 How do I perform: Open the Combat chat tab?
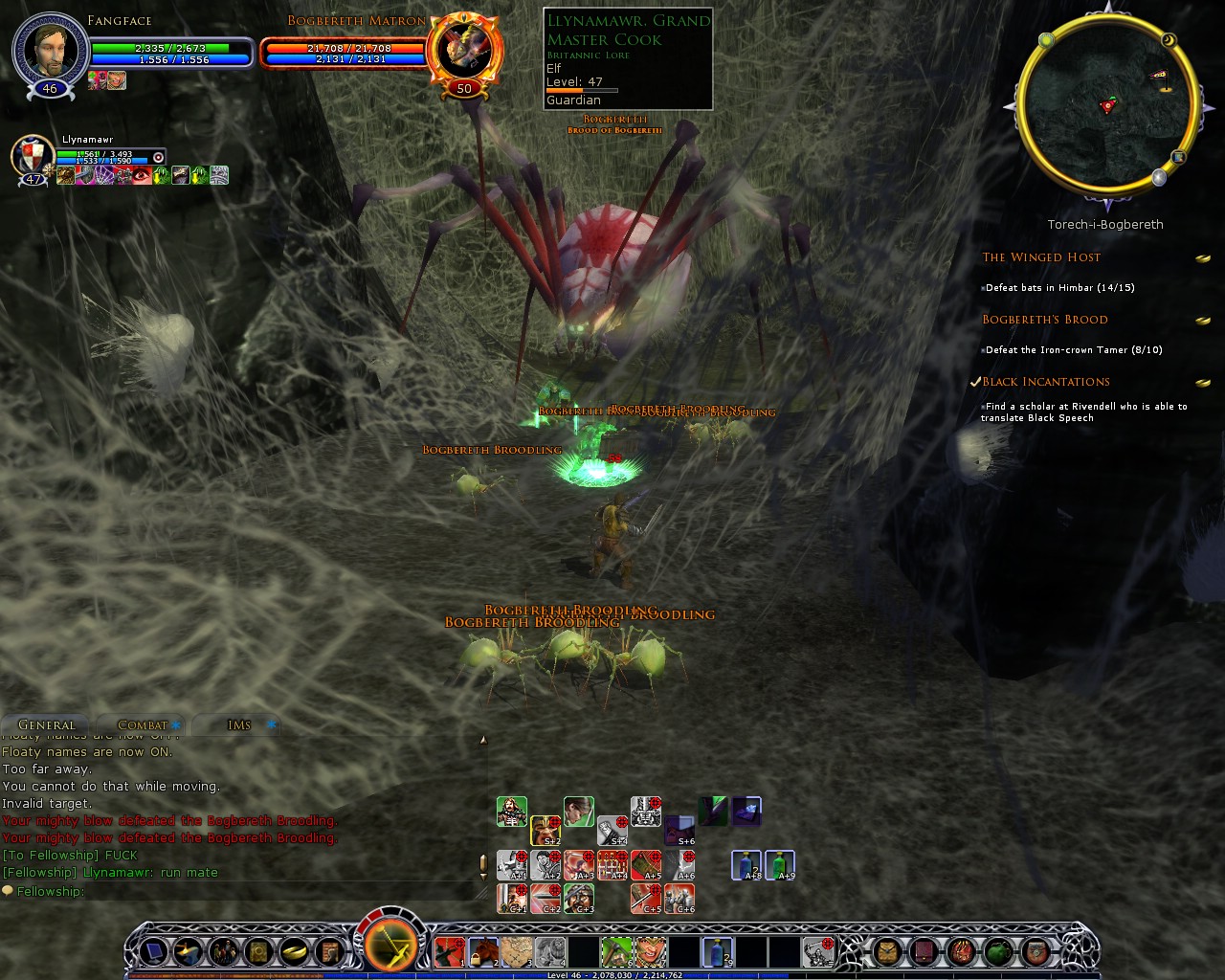pyautogui.click(x=143, y=724)
